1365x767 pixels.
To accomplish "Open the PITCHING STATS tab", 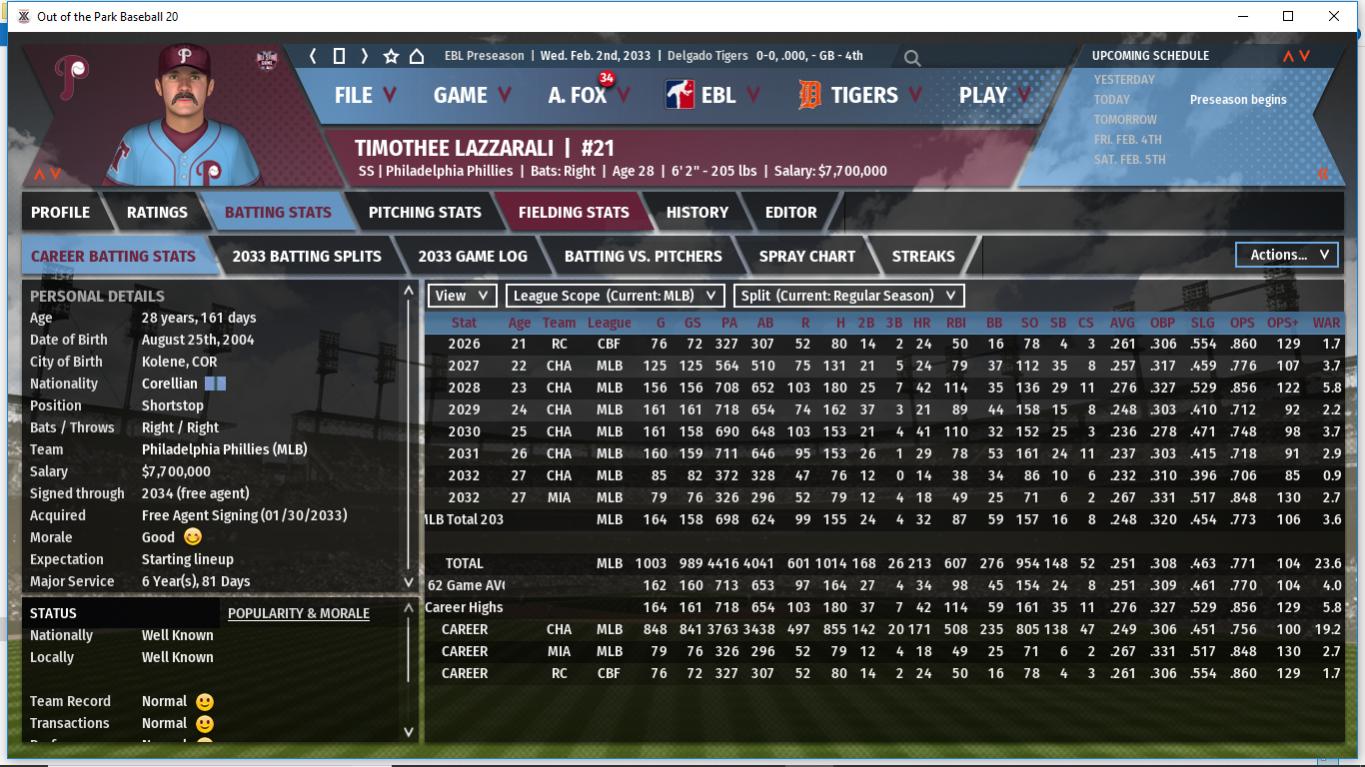I will [x=424, y=212].
